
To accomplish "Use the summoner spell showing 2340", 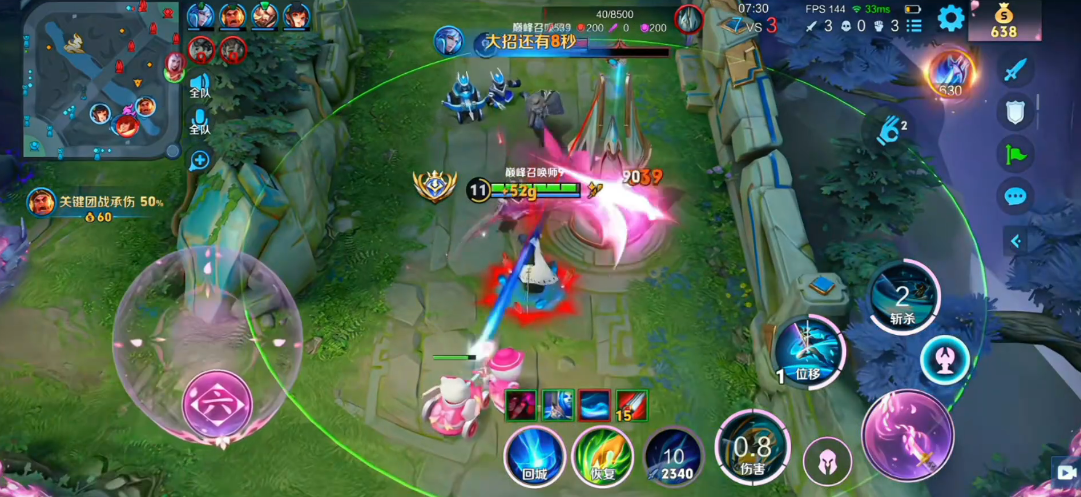I will pyautogui.click(x=673, y=457).
